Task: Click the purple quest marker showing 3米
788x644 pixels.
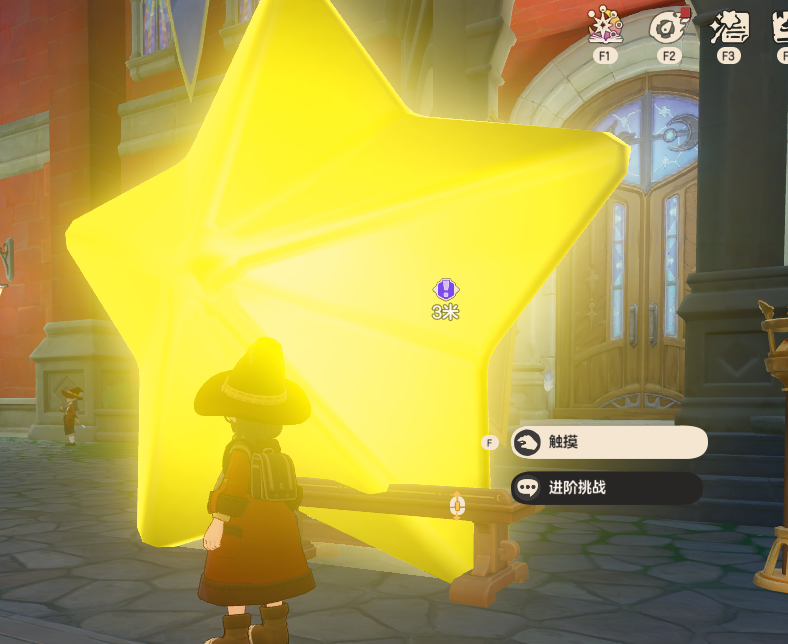Action: (x=446, y=290)
